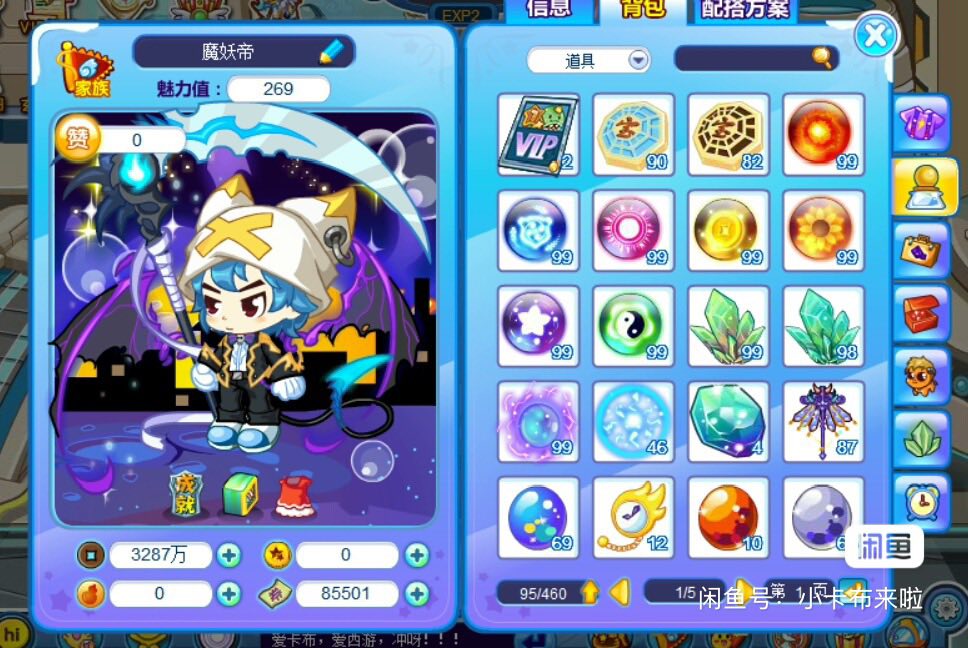Image resolution: width=968 pixels, height=648 pixels.
Task: Pick the fiery orange orb item
Action: [823, 134]
